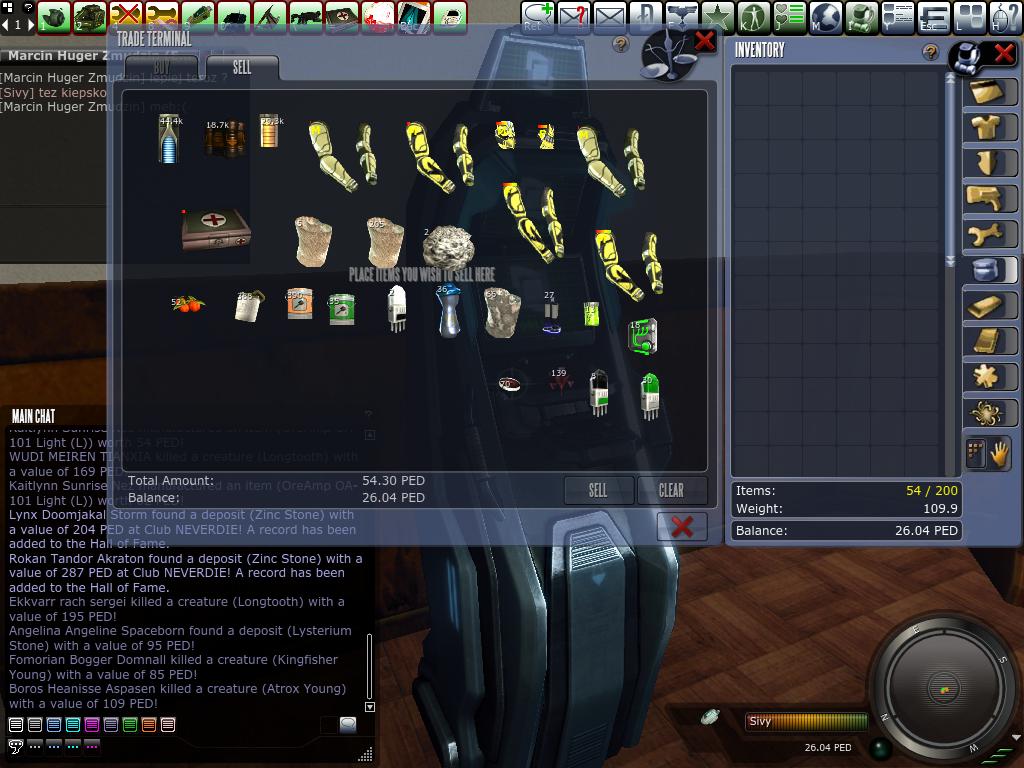This screenshot has width=1024, height=768.
Task: Open the mail envelope icon in toolbar
Action: pos(609,17)
